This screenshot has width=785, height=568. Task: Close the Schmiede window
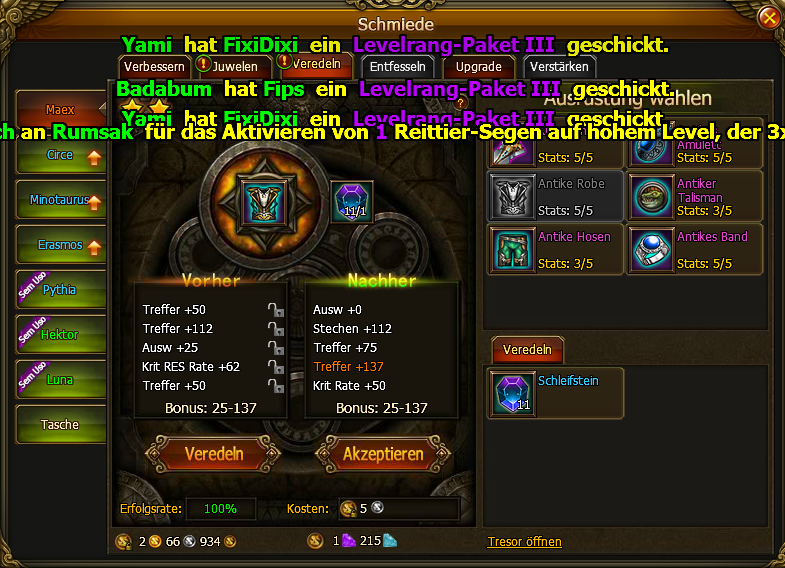(x=768, y=18)
